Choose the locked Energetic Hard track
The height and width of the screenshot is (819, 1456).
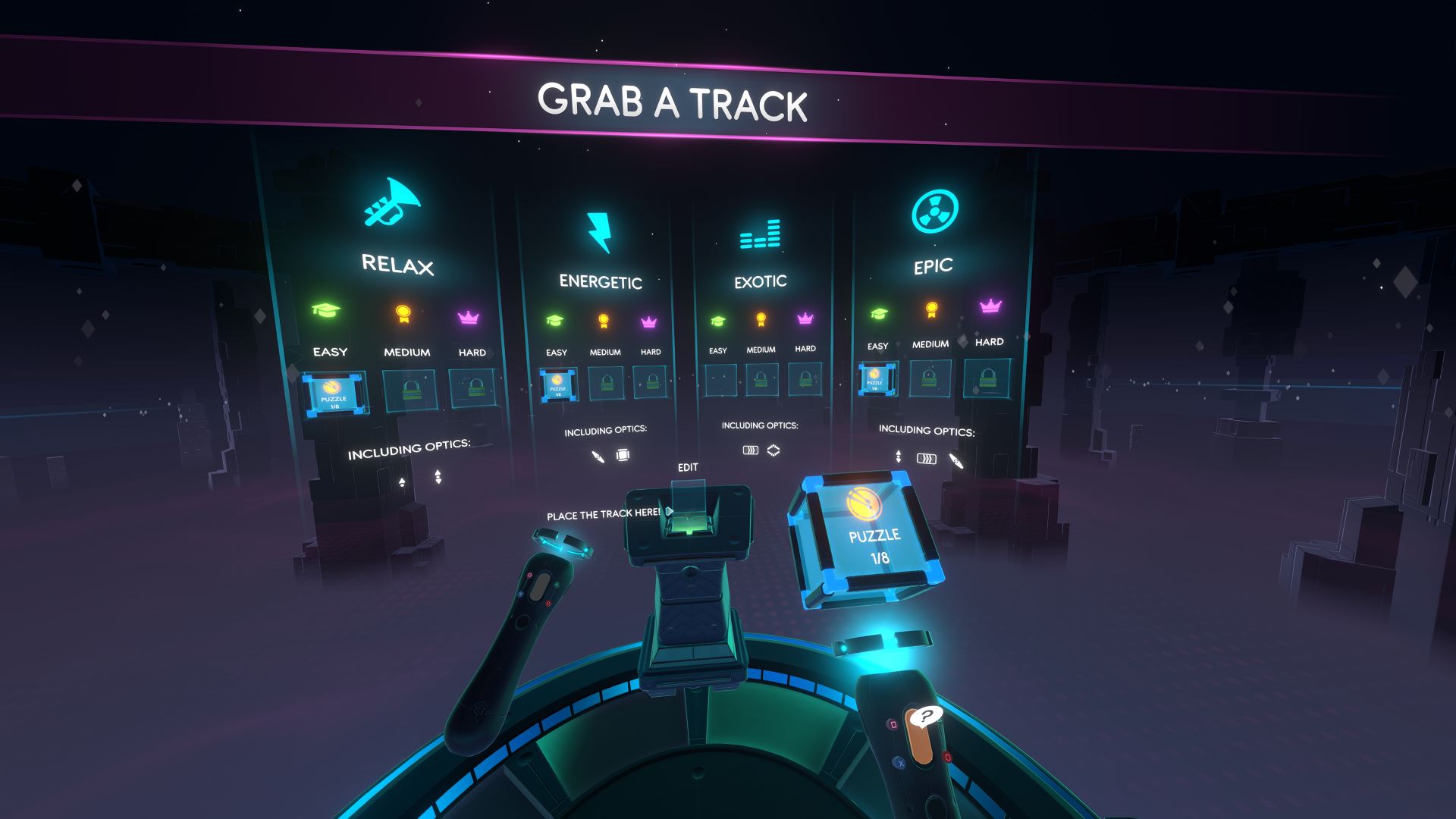point(651,381)
